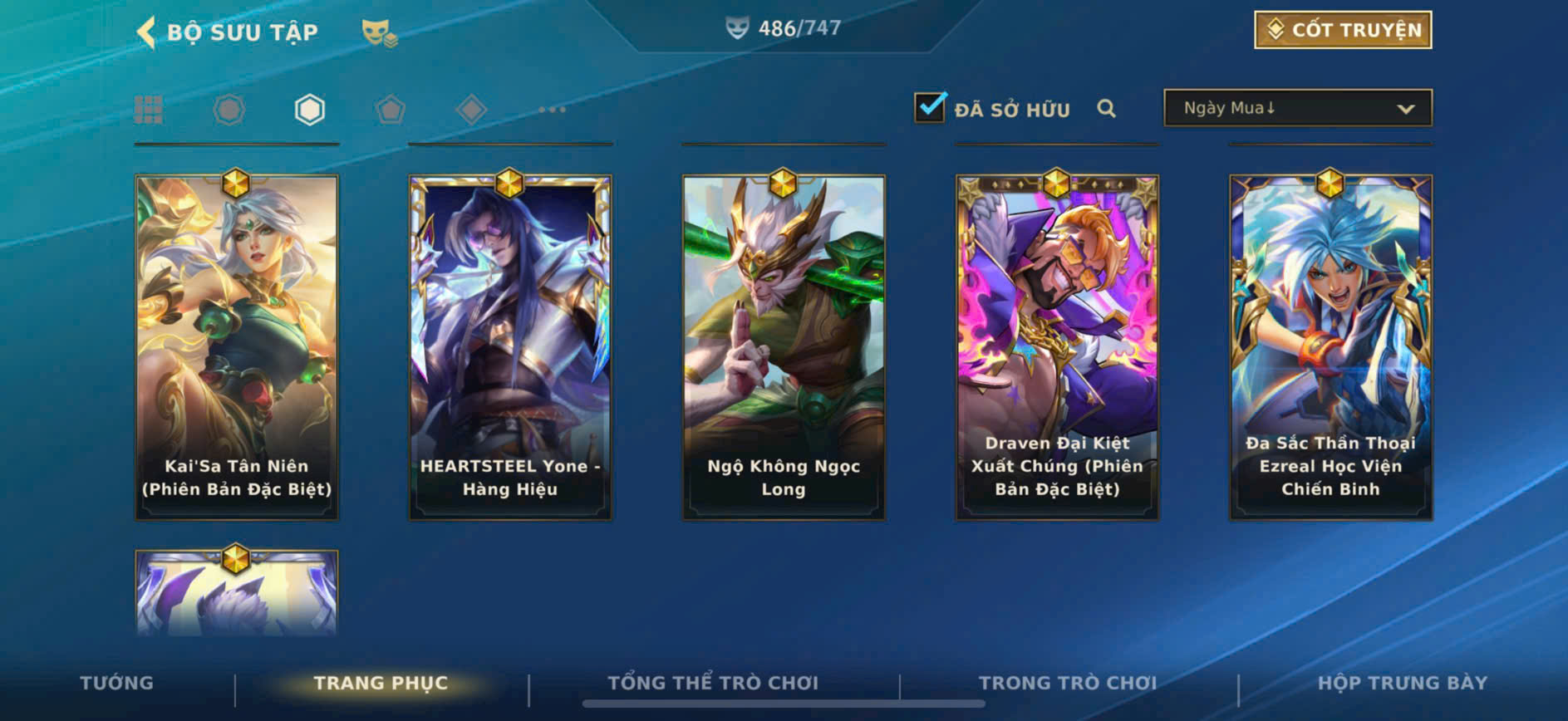Show more filters via three dots
This screenshot has width=1568, height=721.
click(551, 110)
